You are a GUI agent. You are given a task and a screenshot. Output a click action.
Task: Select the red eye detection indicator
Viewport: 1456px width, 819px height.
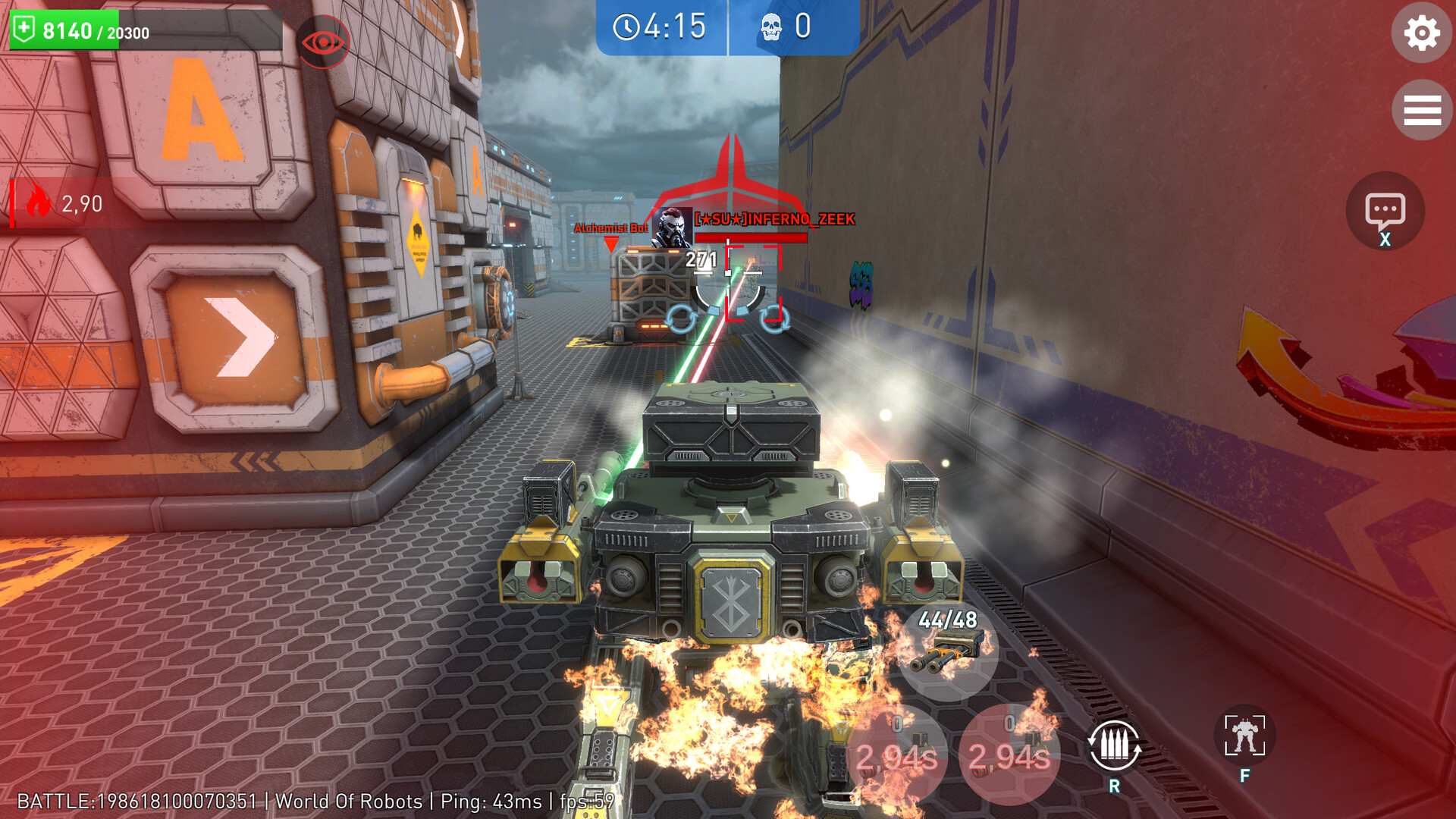point(324,42)
